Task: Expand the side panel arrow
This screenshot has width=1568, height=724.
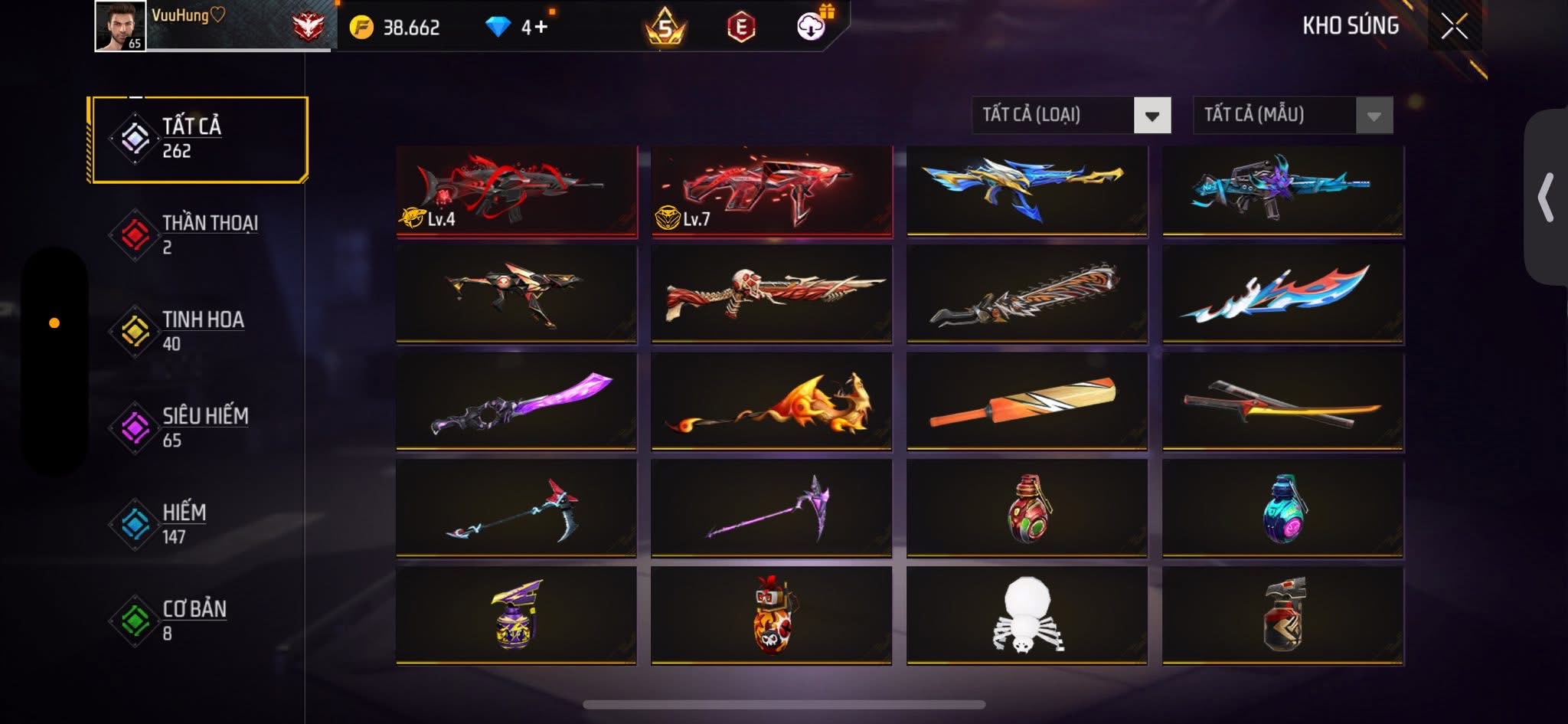Action: pos(1546,197)
